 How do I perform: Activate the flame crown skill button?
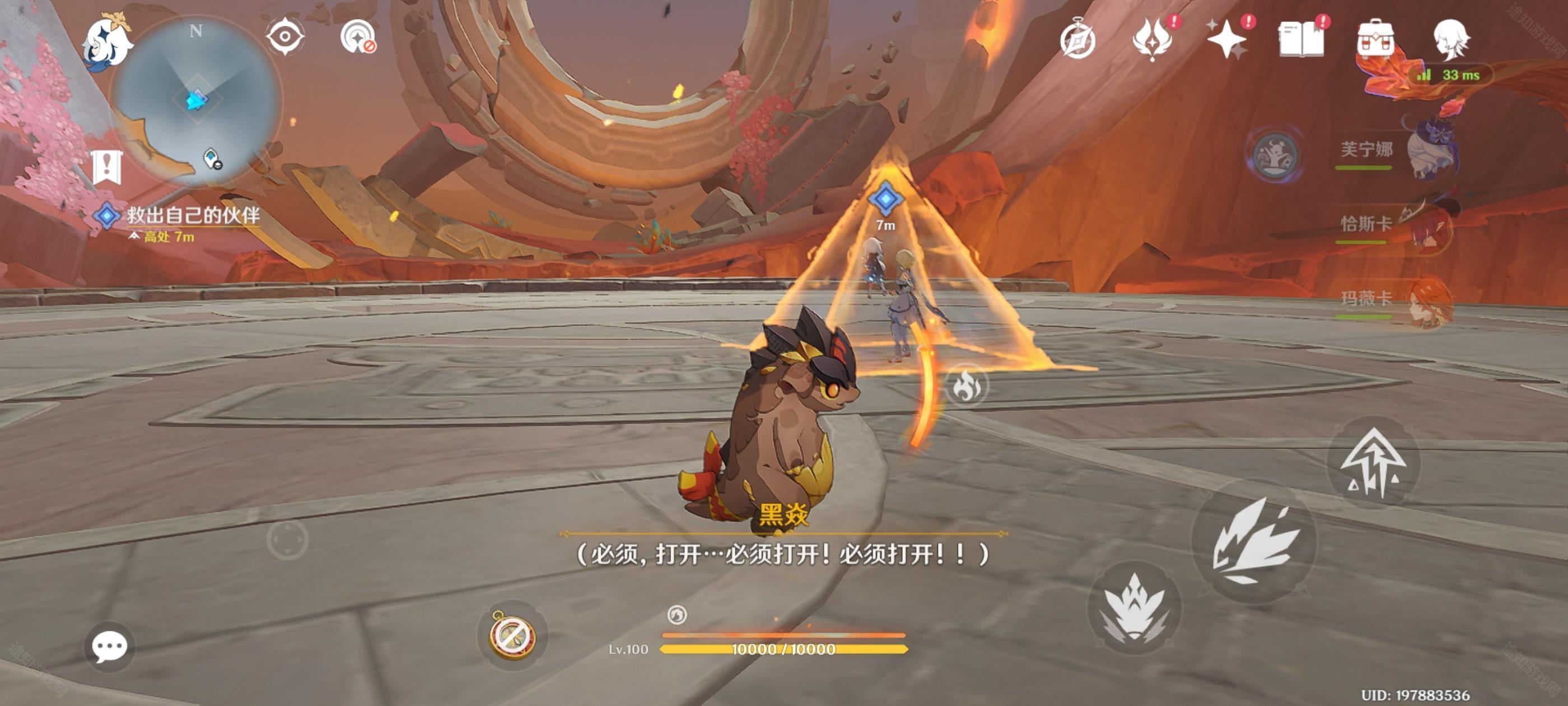(1134, 608)
